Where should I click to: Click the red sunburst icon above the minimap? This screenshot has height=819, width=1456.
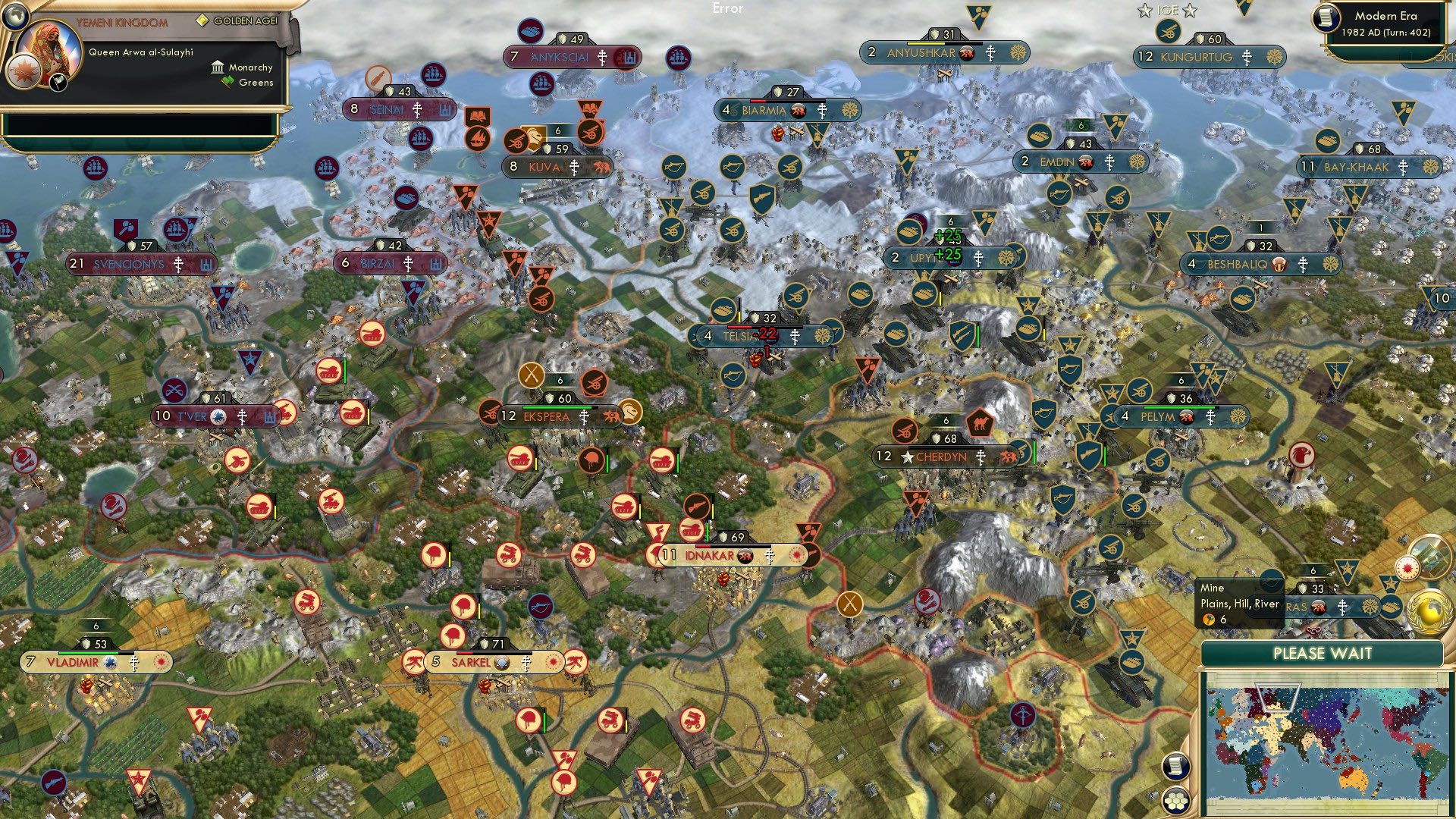tap(1407, 566)
